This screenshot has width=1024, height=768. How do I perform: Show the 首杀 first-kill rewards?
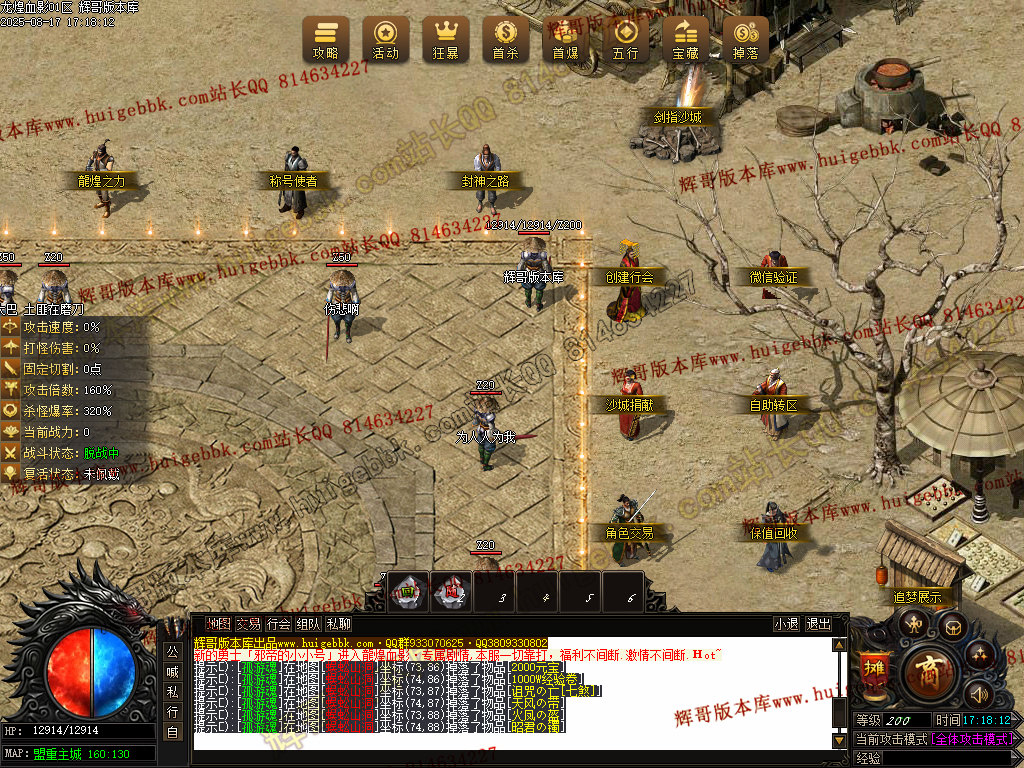506,40
